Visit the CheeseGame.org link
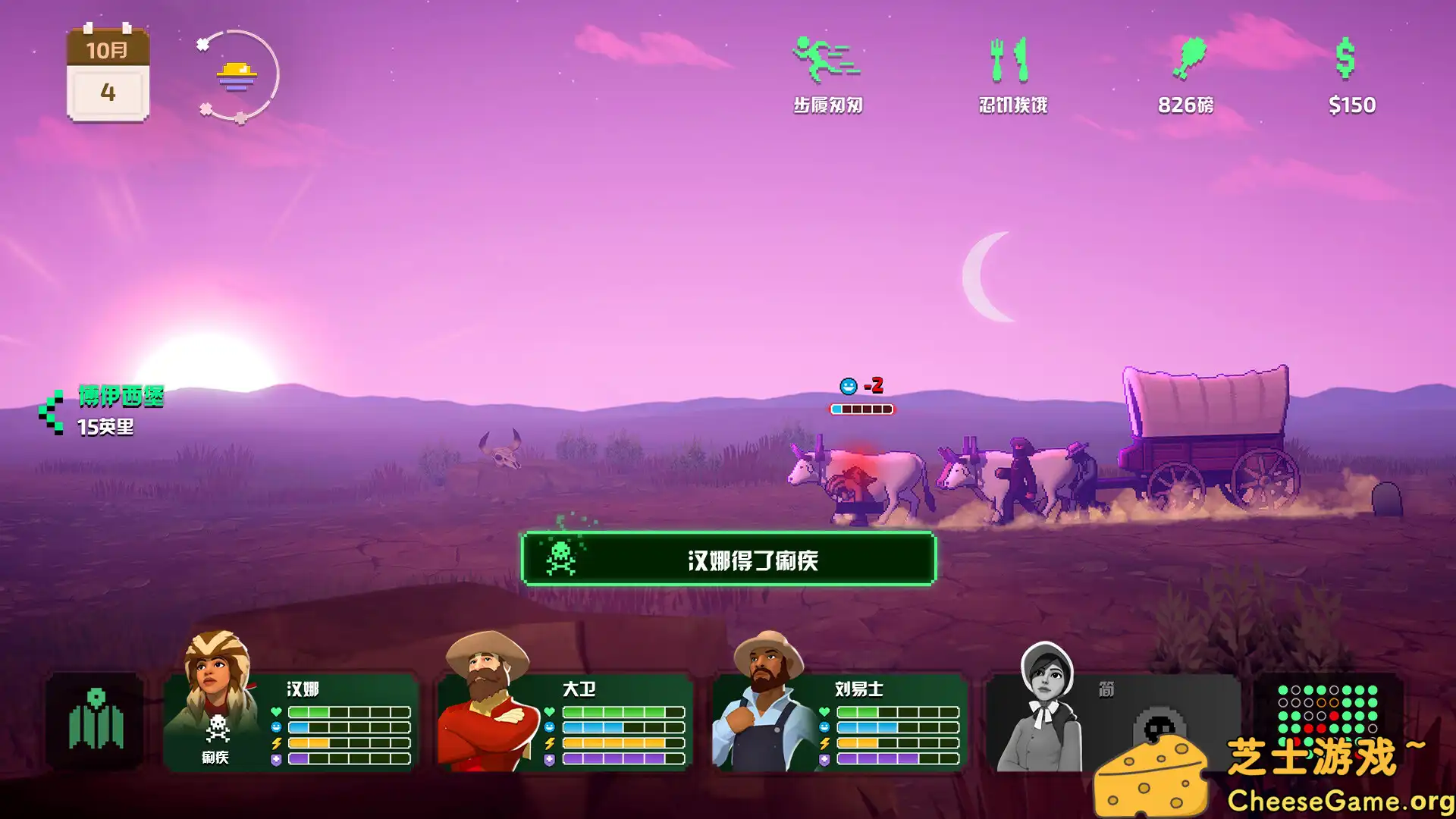1456x819 pixels. (1341, 799)
